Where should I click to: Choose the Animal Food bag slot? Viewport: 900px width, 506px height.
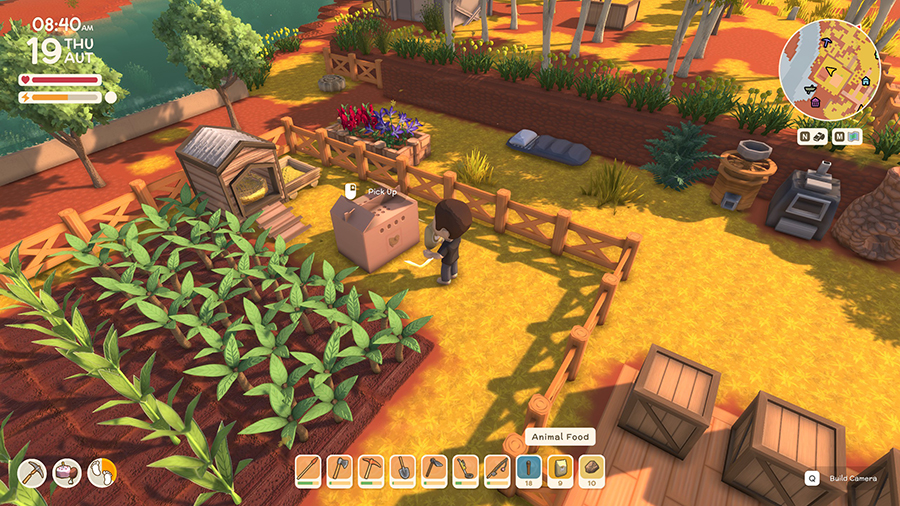pos(560,468)
